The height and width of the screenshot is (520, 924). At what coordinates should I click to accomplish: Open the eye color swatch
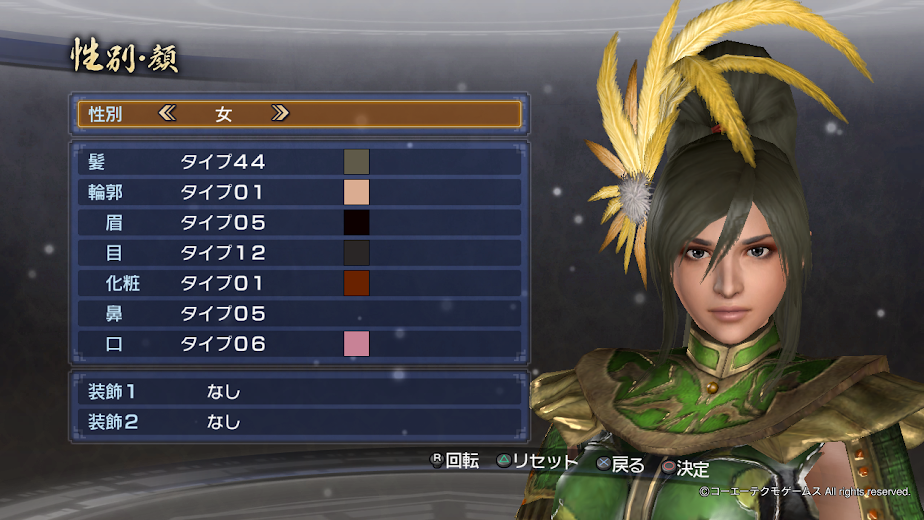pyautogui.click(x=357, y=253)
